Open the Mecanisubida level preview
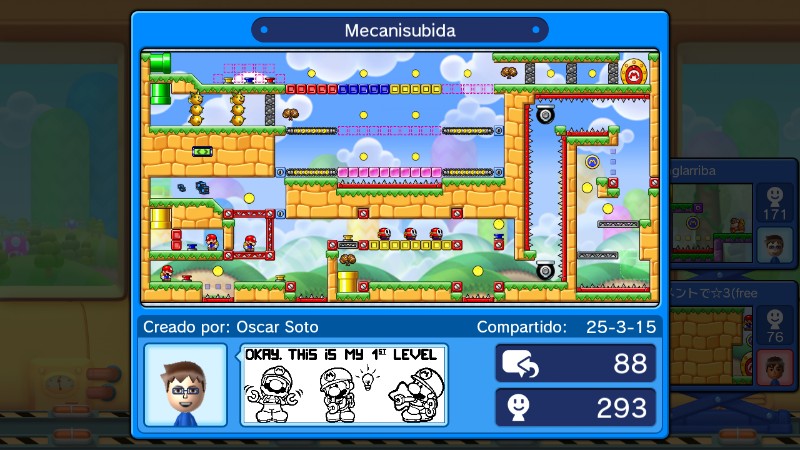 pos(400,177)
